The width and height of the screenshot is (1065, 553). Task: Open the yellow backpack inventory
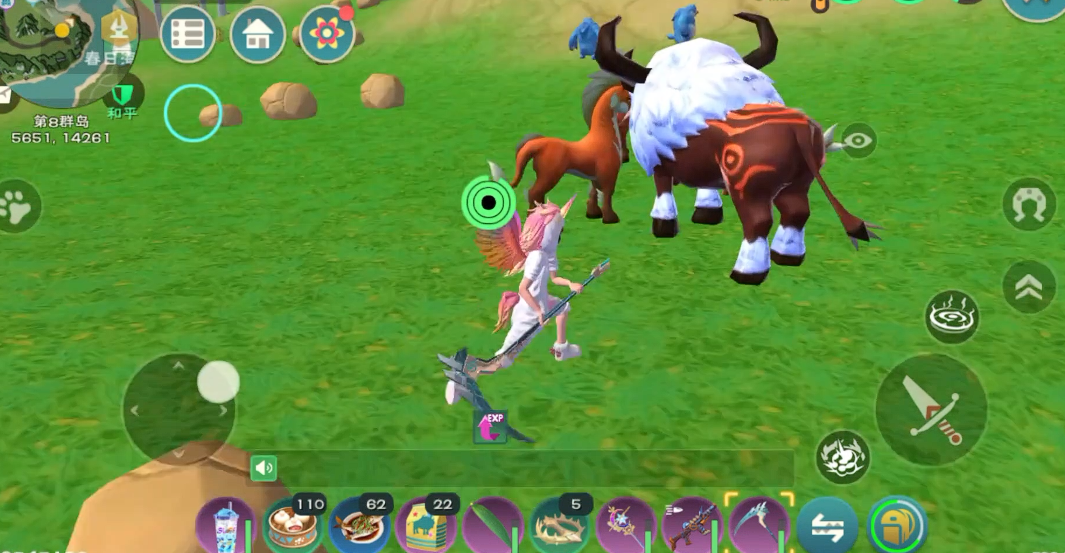pyautogui.click(x=897, y=527)
